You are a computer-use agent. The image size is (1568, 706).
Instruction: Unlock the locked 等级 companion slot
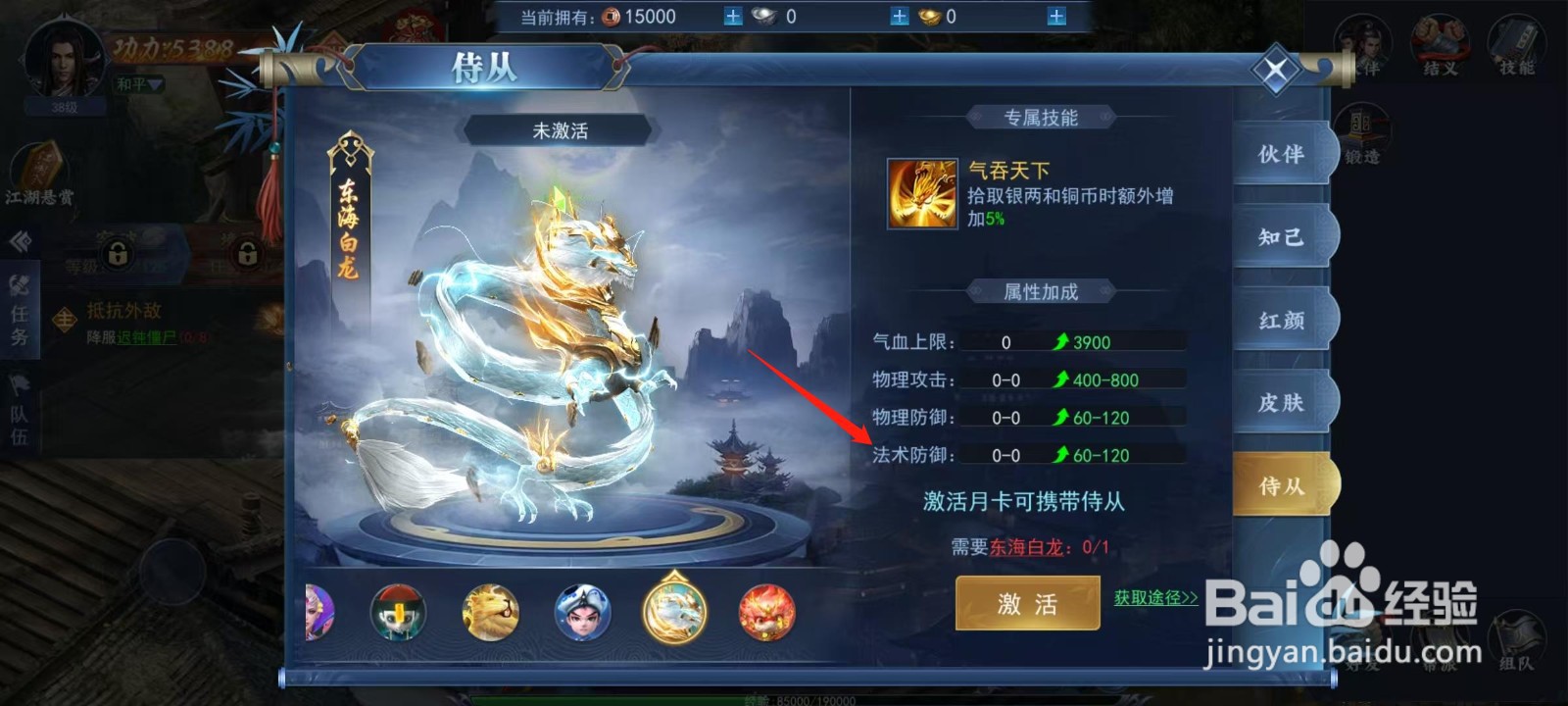pyautogui.click(x=118, y=255)
